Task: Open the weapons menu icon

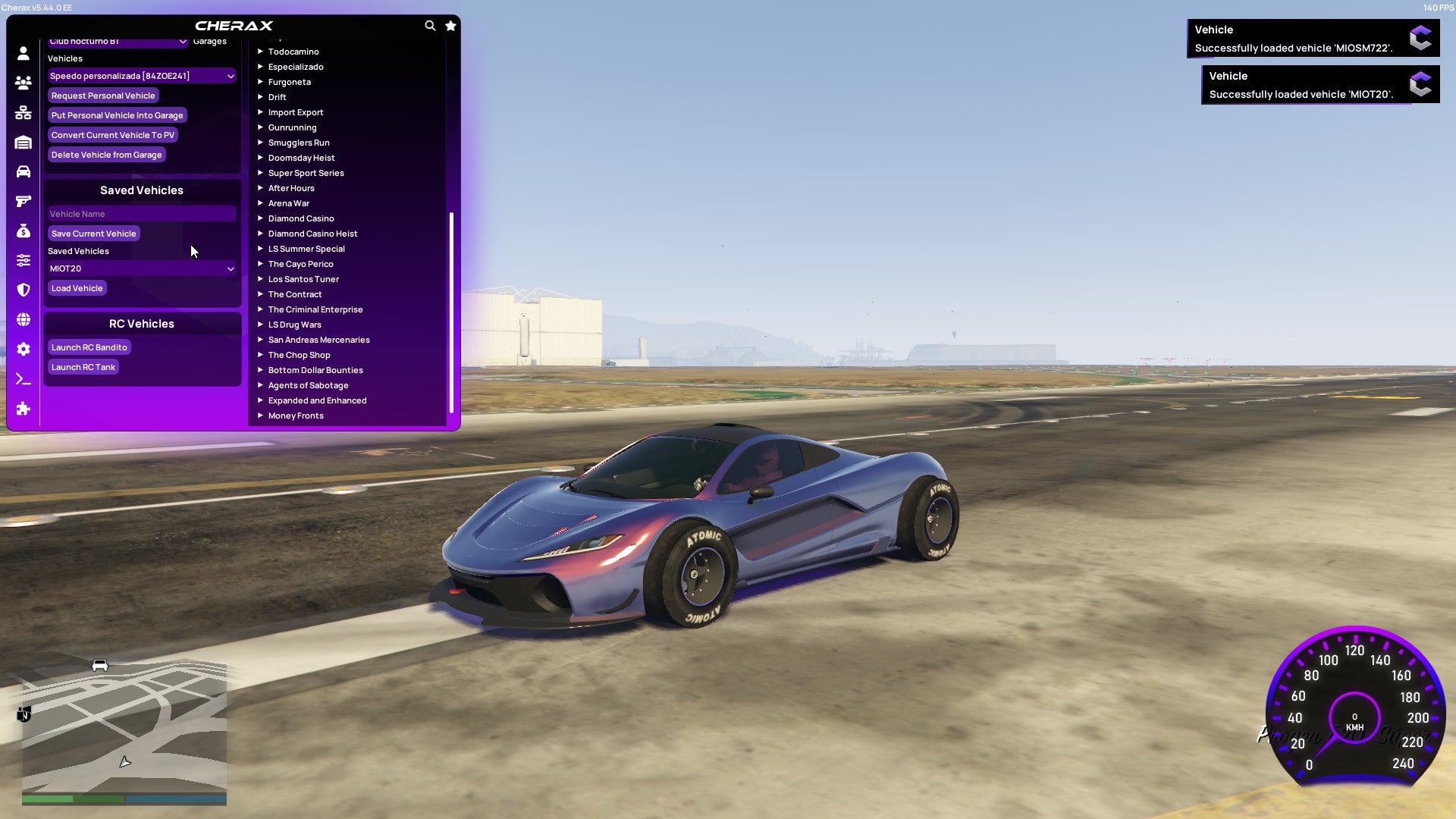Action: 23,201
